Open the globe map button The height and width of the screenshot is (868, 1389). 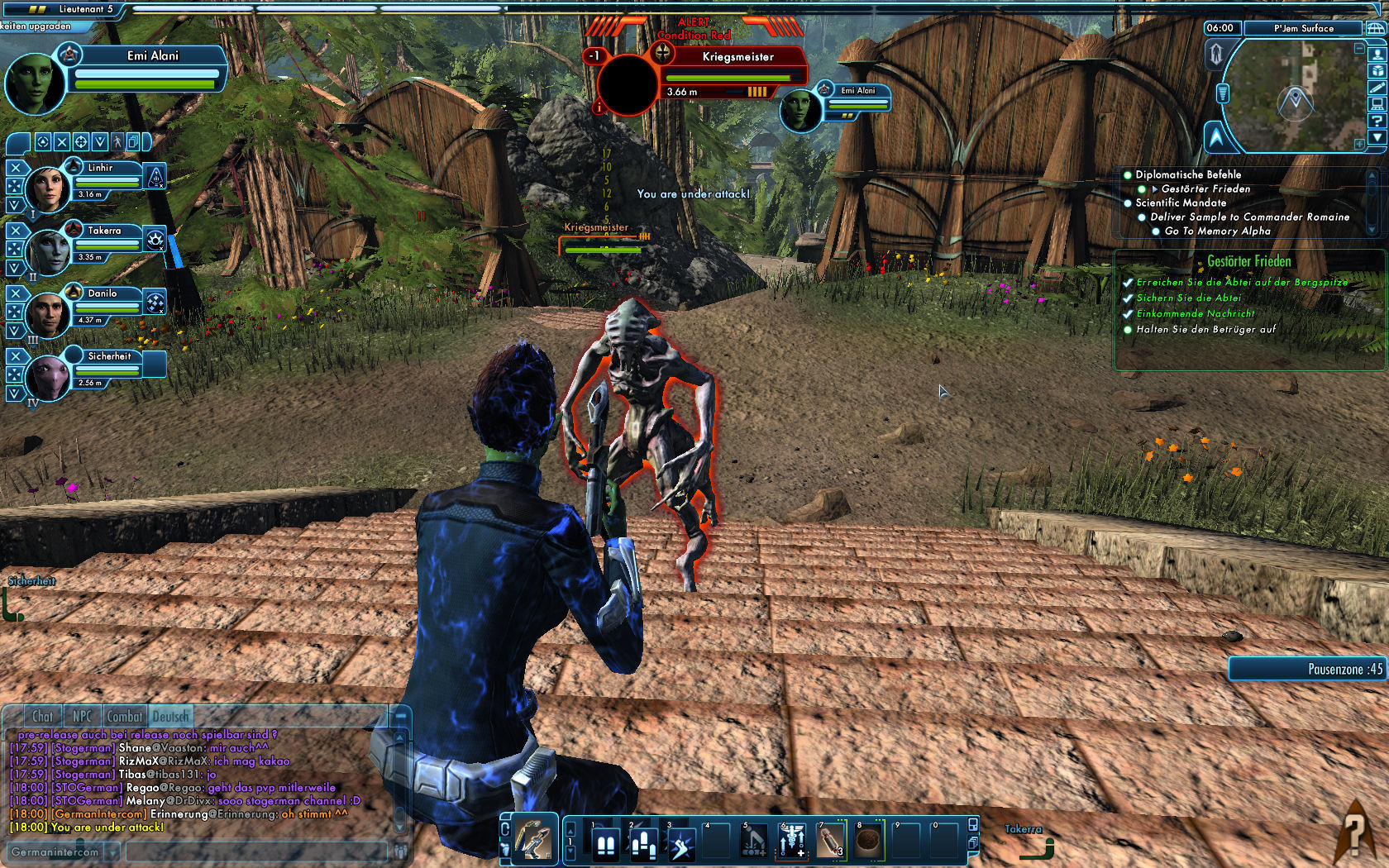tap(1377, 28)
